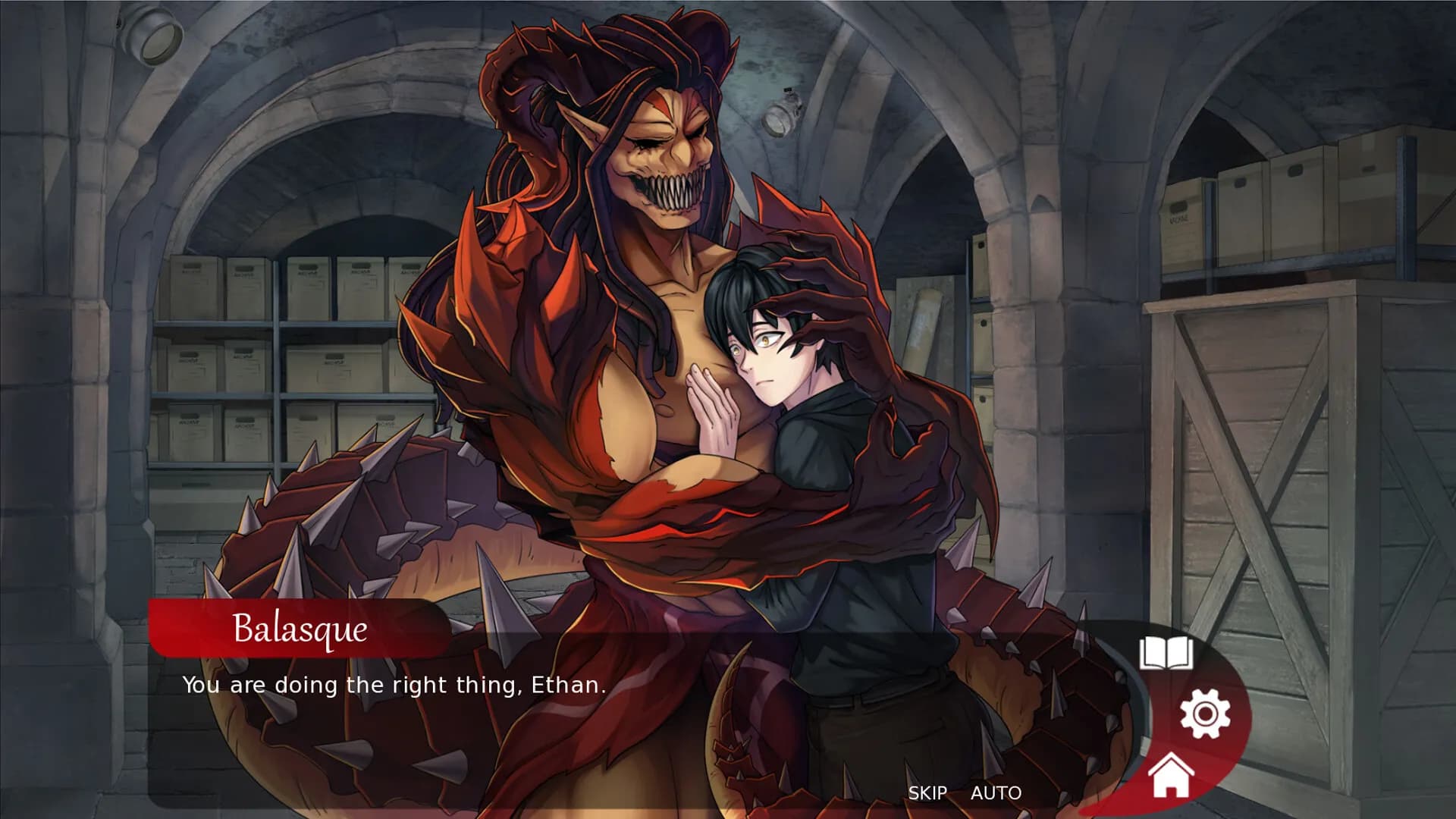This screenshot has width=1456, height=819.
Task: Turn on auto-advance with the AUTO button
Action: pos(998,793)
